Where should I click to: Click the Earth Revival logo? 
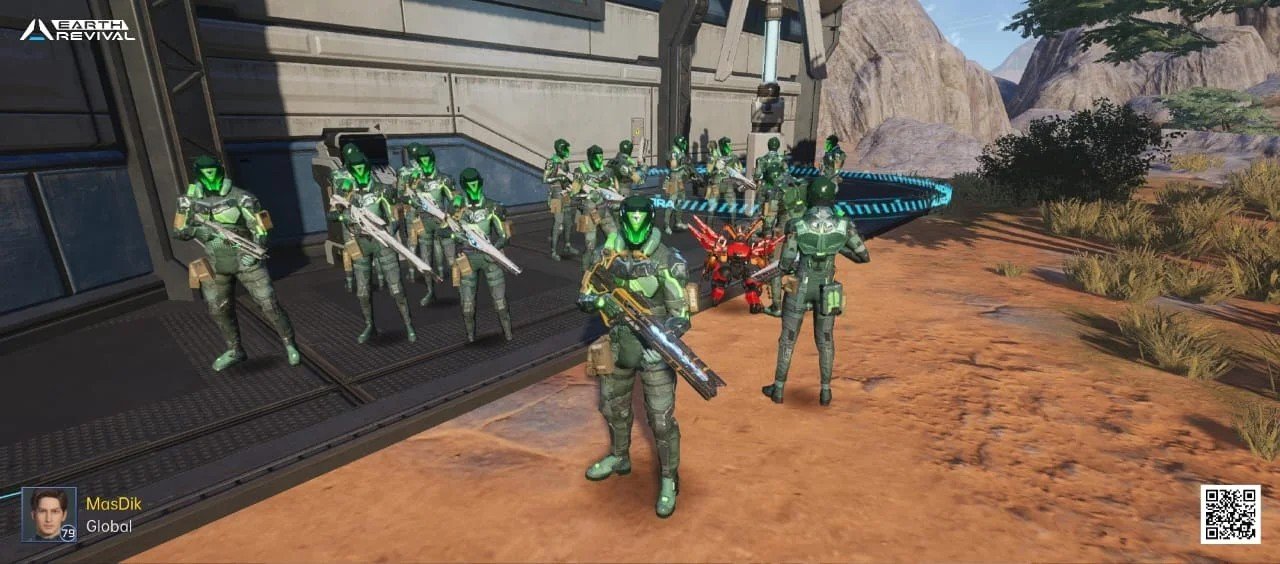pos(77,29)
